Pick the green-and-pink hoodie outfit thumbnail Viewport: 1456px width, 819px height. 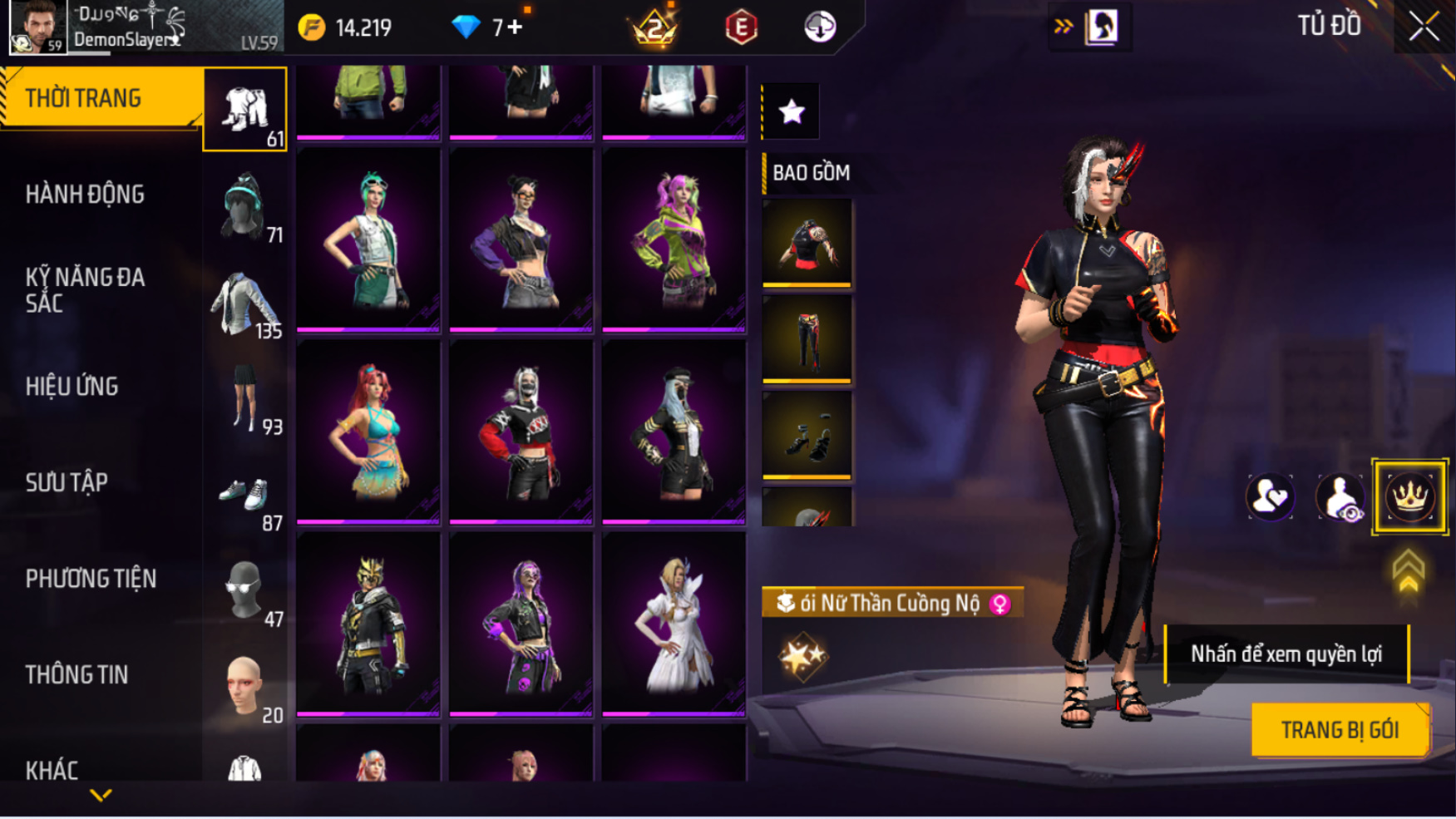[674, 239]
